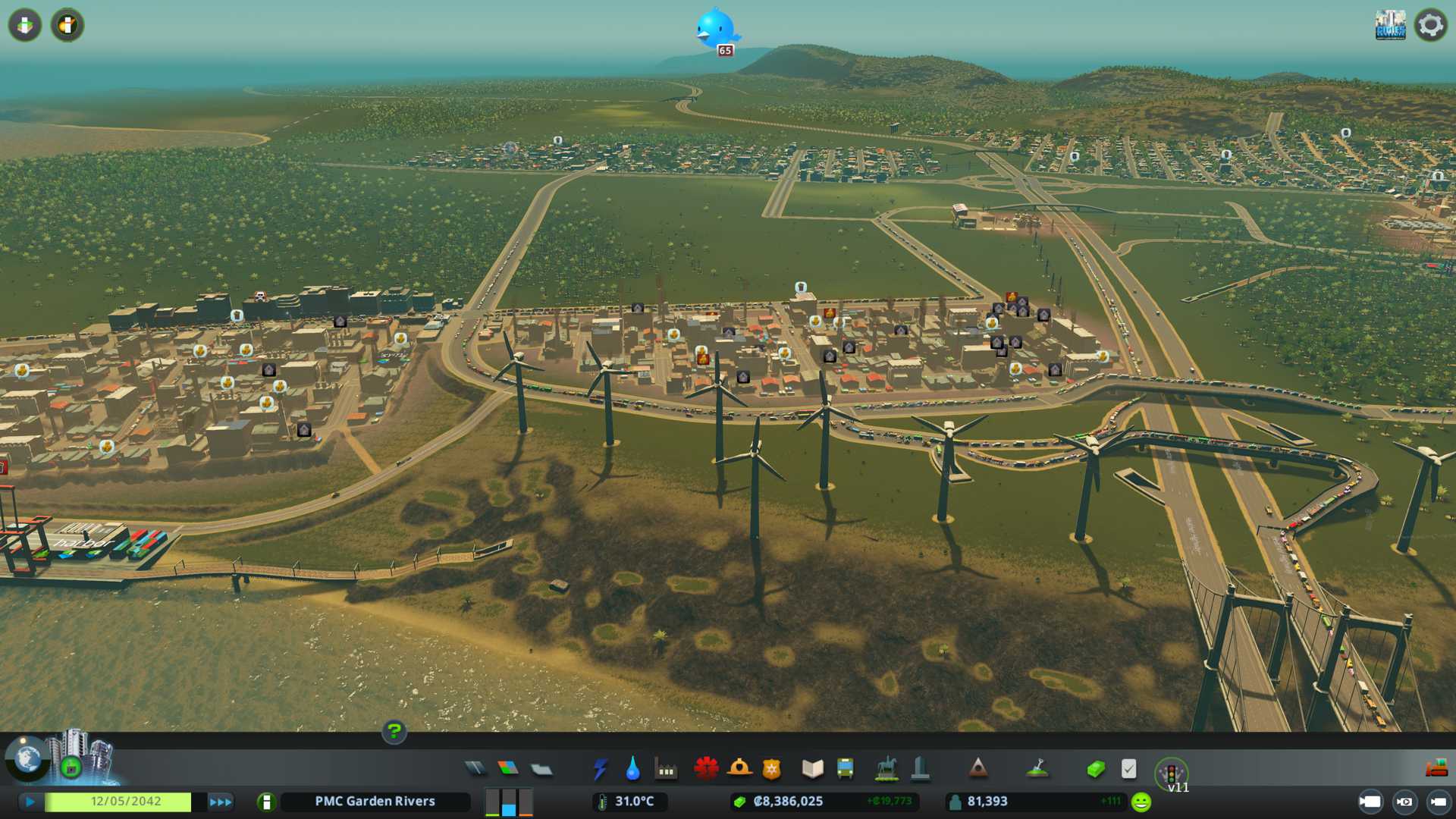Open the Fire Department helmet menu
The height and width of the screenshot is (819, 1456).
739,769
